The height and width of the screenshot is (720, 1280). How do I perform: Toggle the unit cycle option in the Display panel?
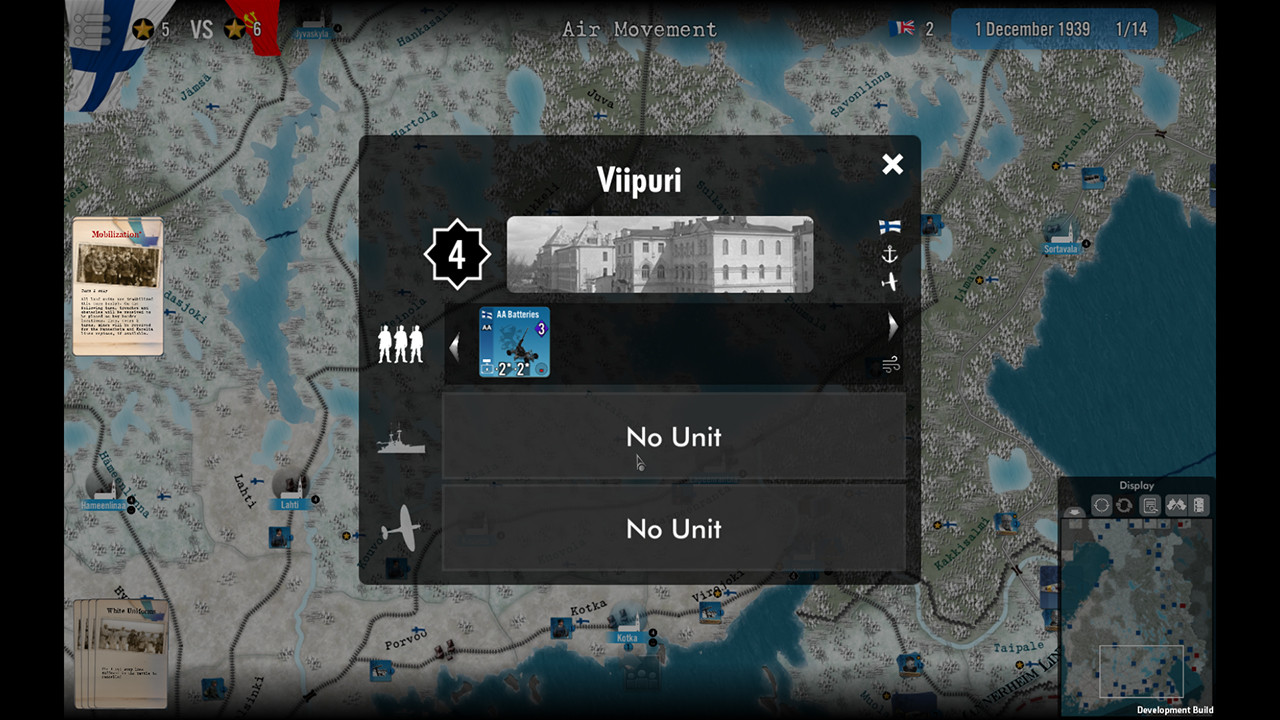pyautogui.click(x=1123, y=505)
